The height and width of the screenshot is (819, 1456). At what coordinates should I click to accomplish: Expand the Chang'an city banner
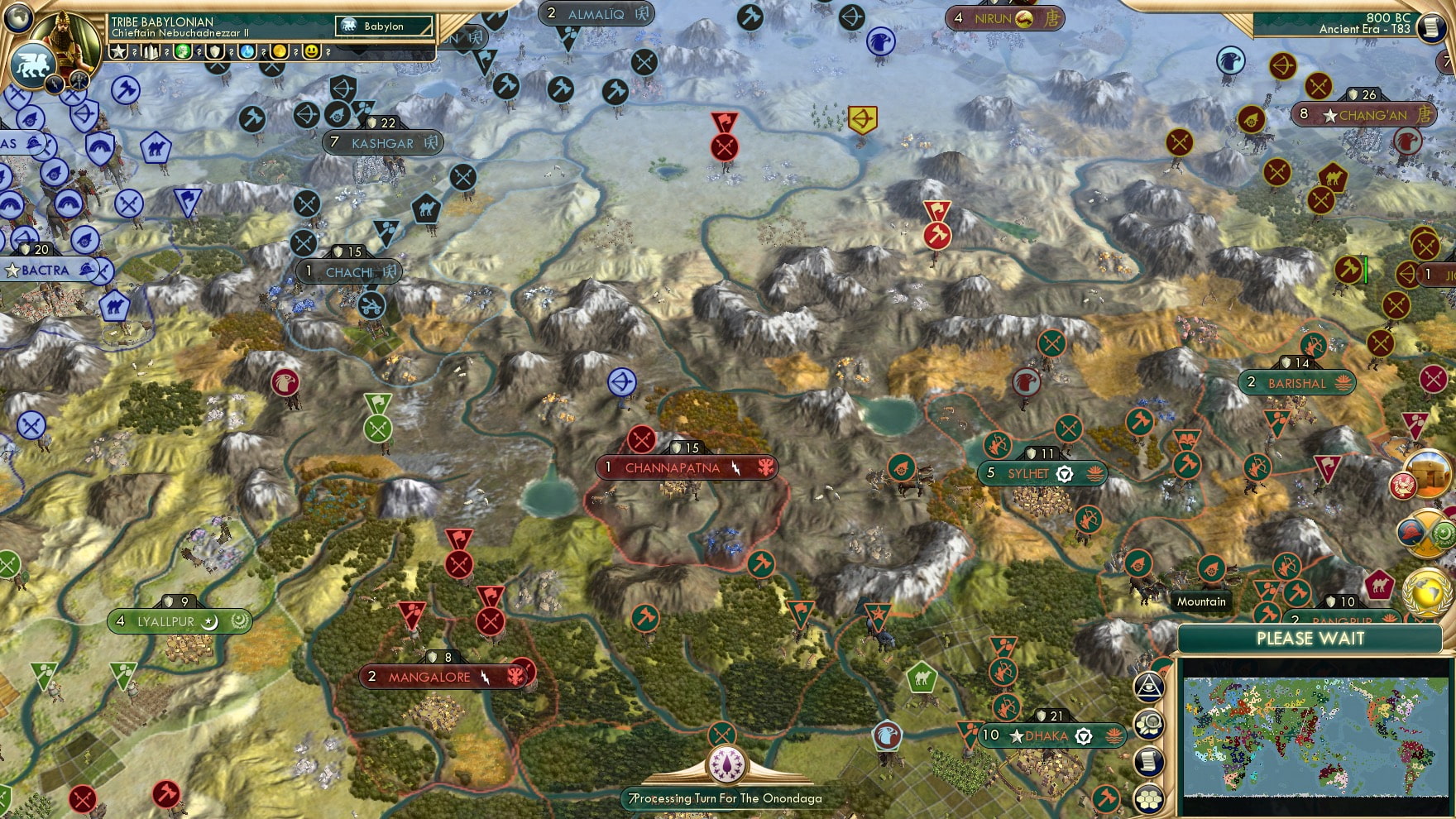(1367, 116)
